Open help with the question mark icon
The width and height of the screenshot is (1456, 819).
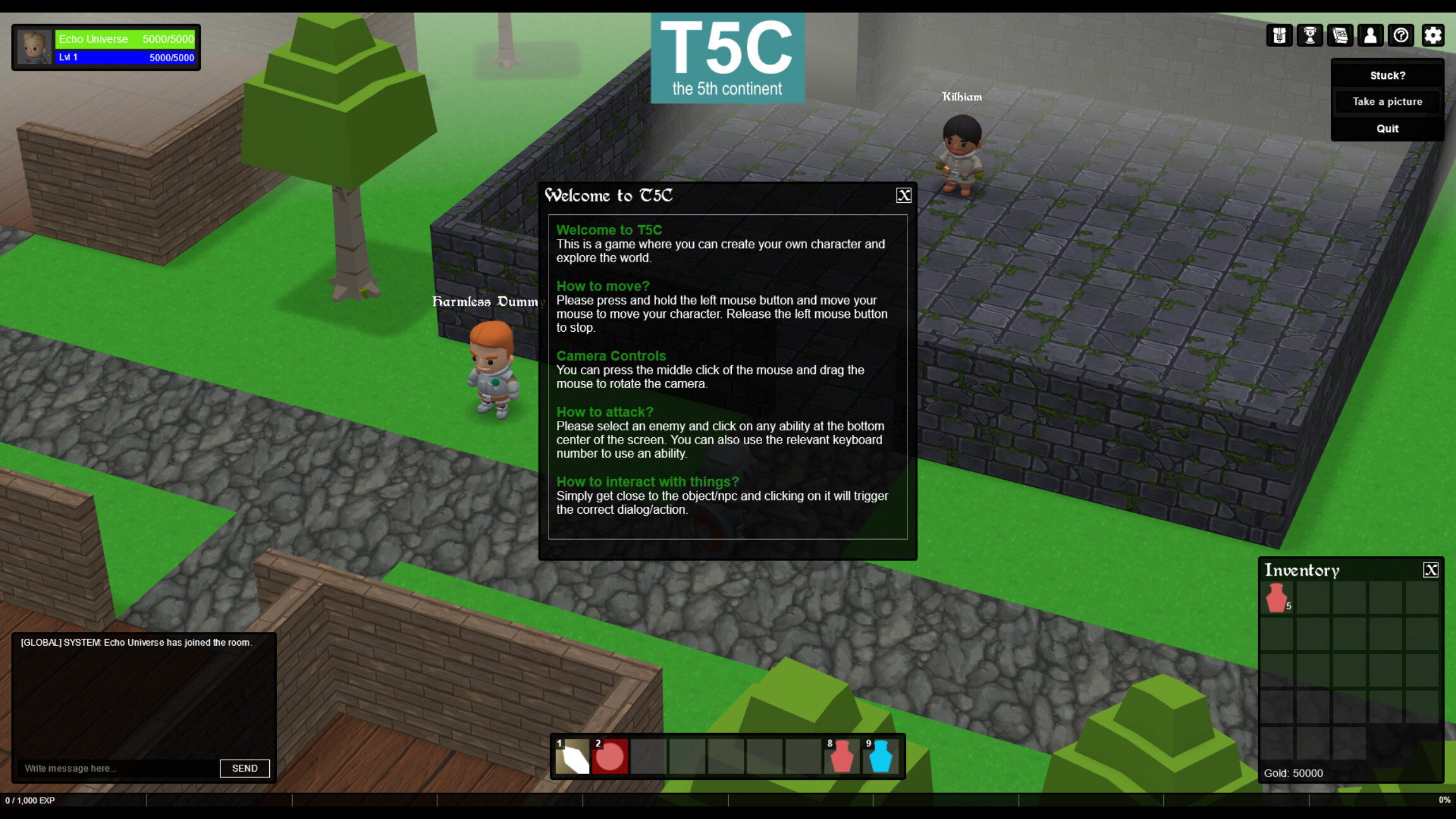(1401, 35)
